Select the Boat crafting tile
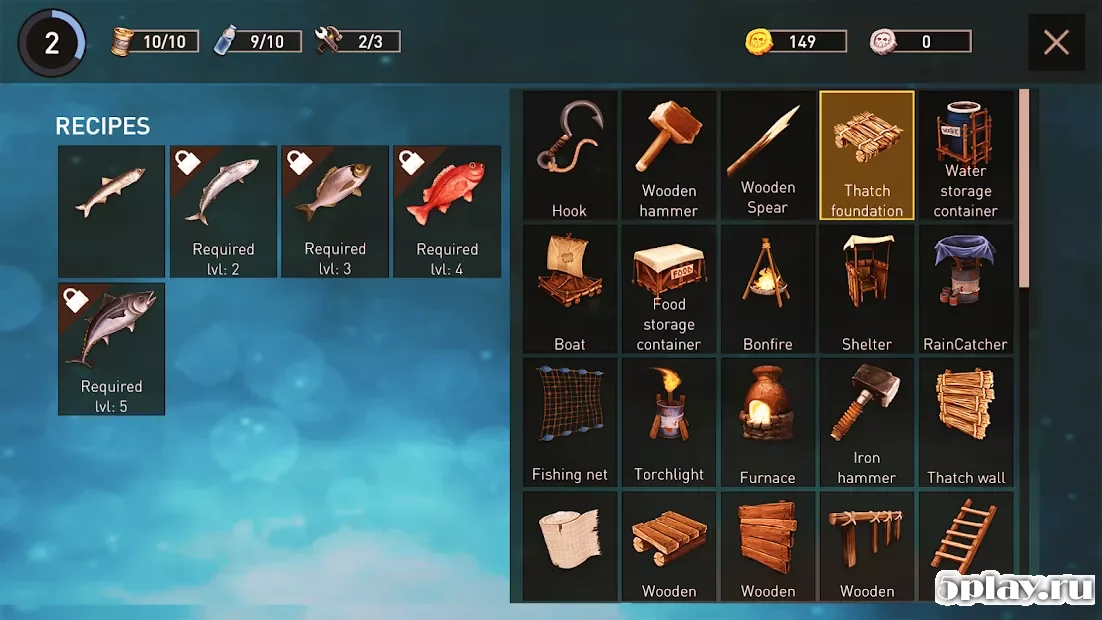The height and width of the screenshot is (620, 1102). click(x=570, y=289)
